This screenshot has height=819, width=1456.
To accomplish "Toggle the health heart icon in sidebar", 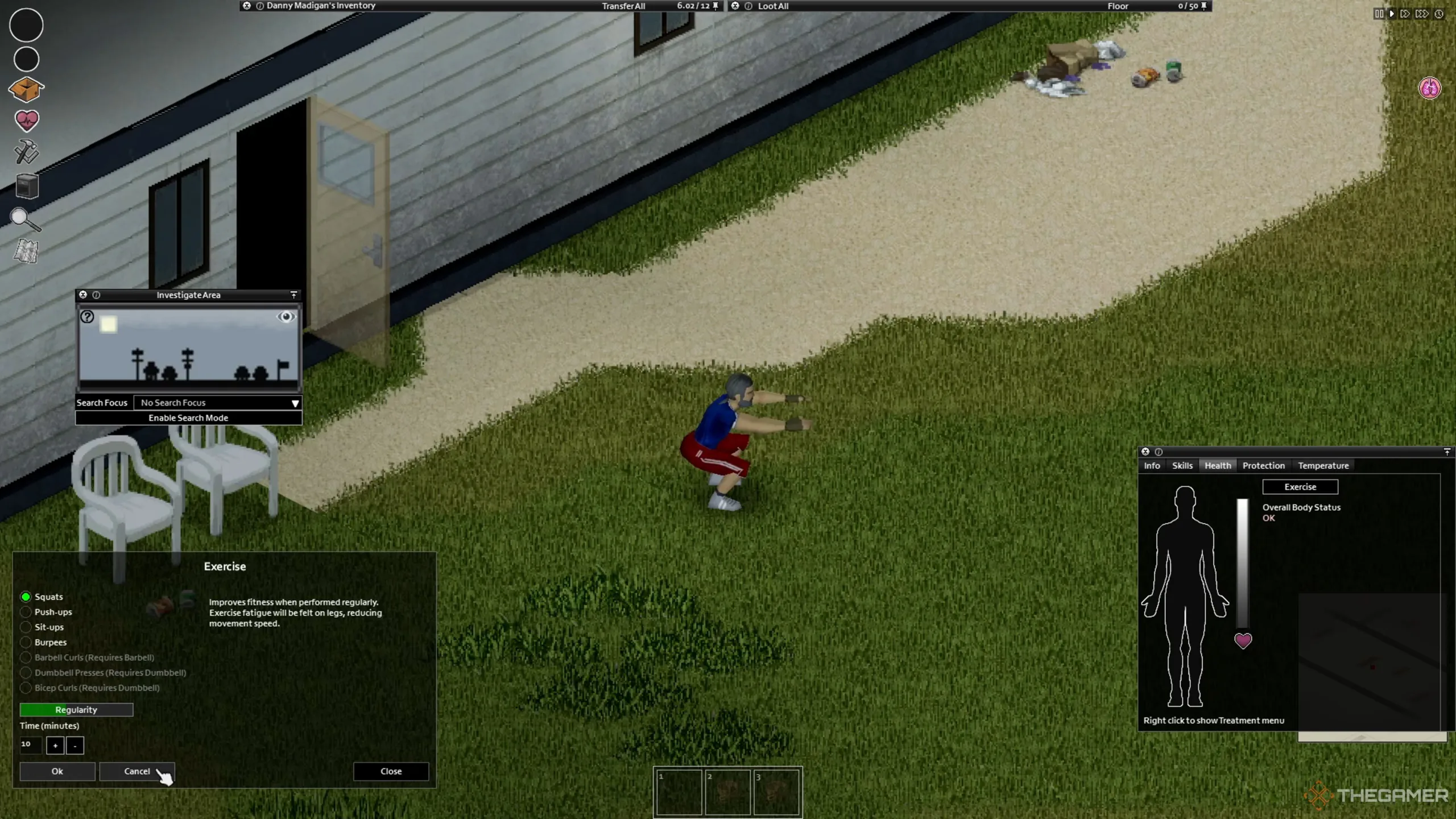I will (26, 120).
